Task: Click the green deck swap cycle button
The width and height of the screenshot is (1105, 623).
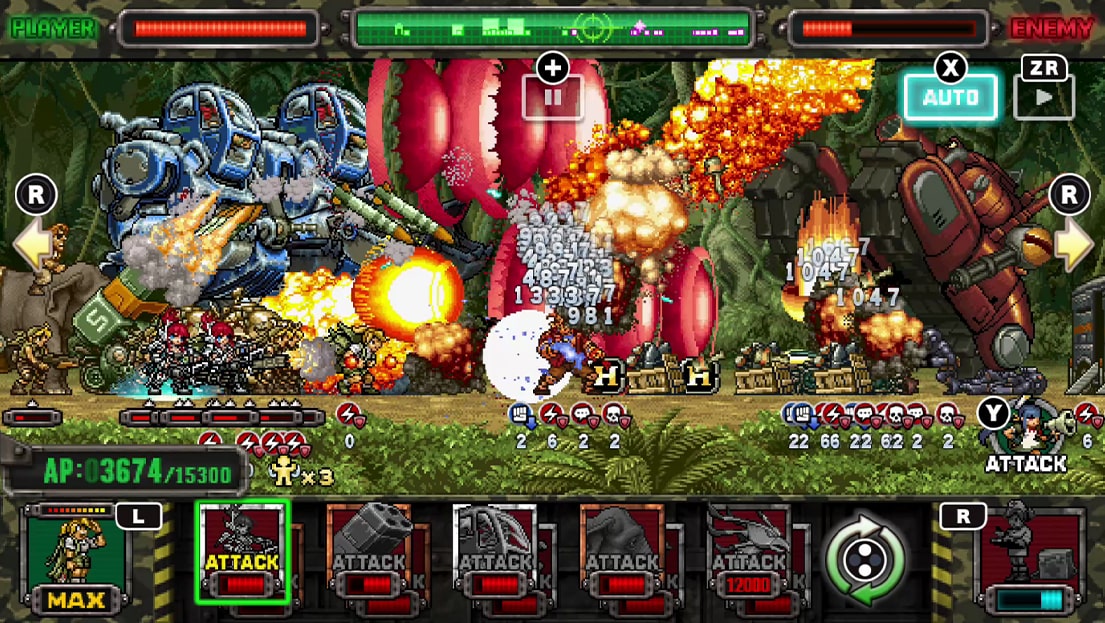Action: pyautogui.click(x=864, y=559)
